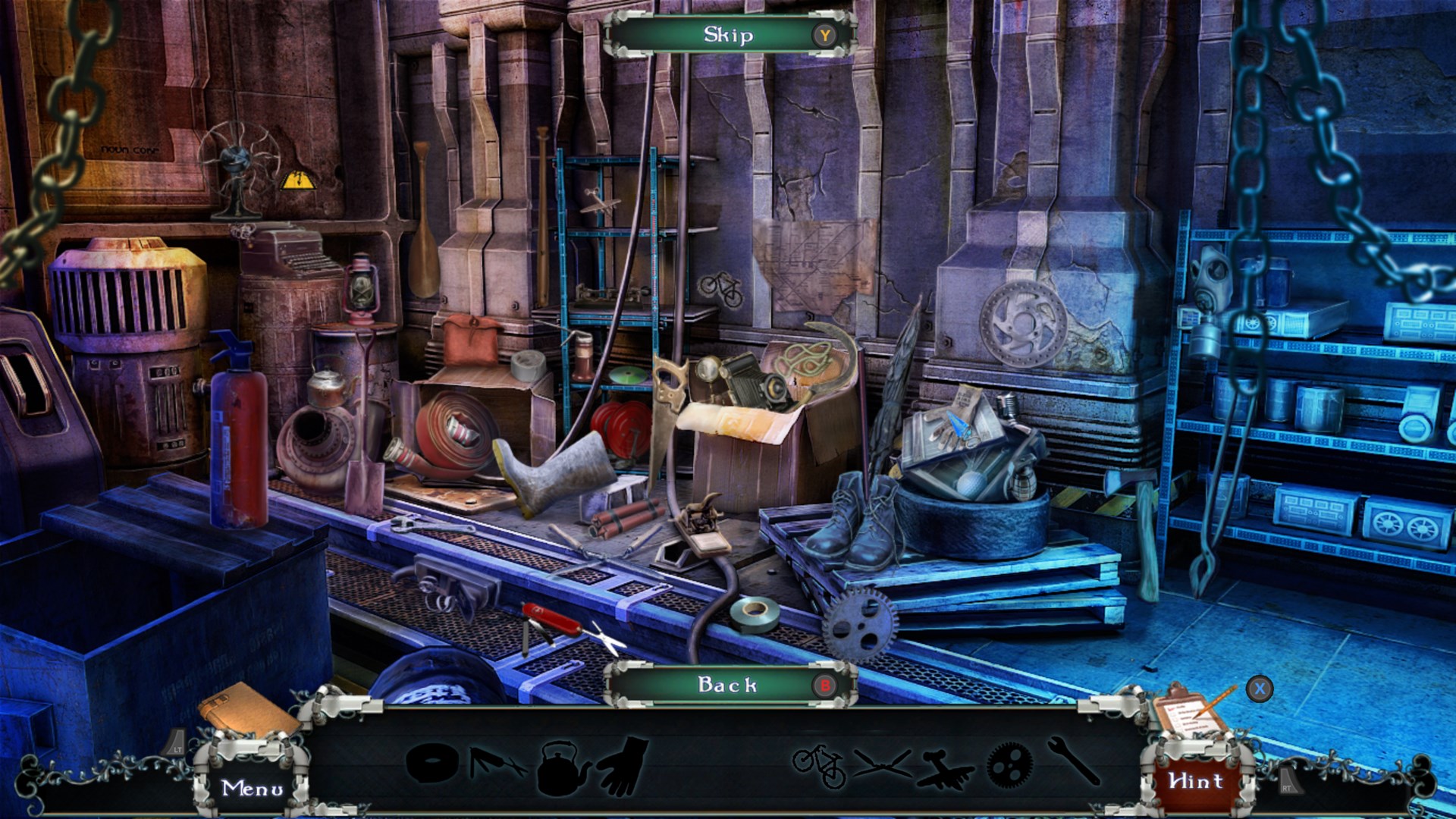Select the wrench silhouette

tap(1074, 761)
